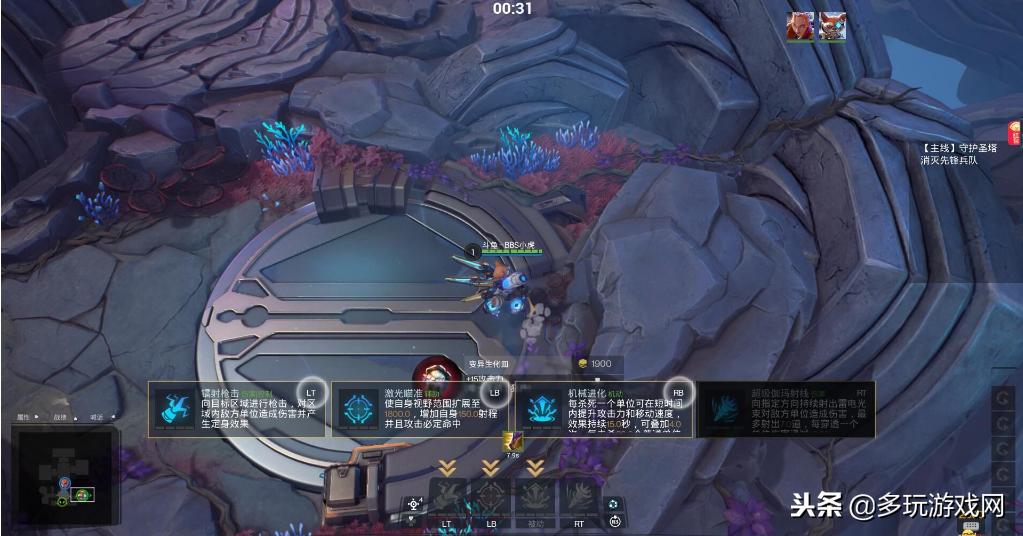This screenshot has height=536, width=1023.
Task: Select the 机械进化 skill tooltip card
Action: pyautogui.click(x=604, y=409)
